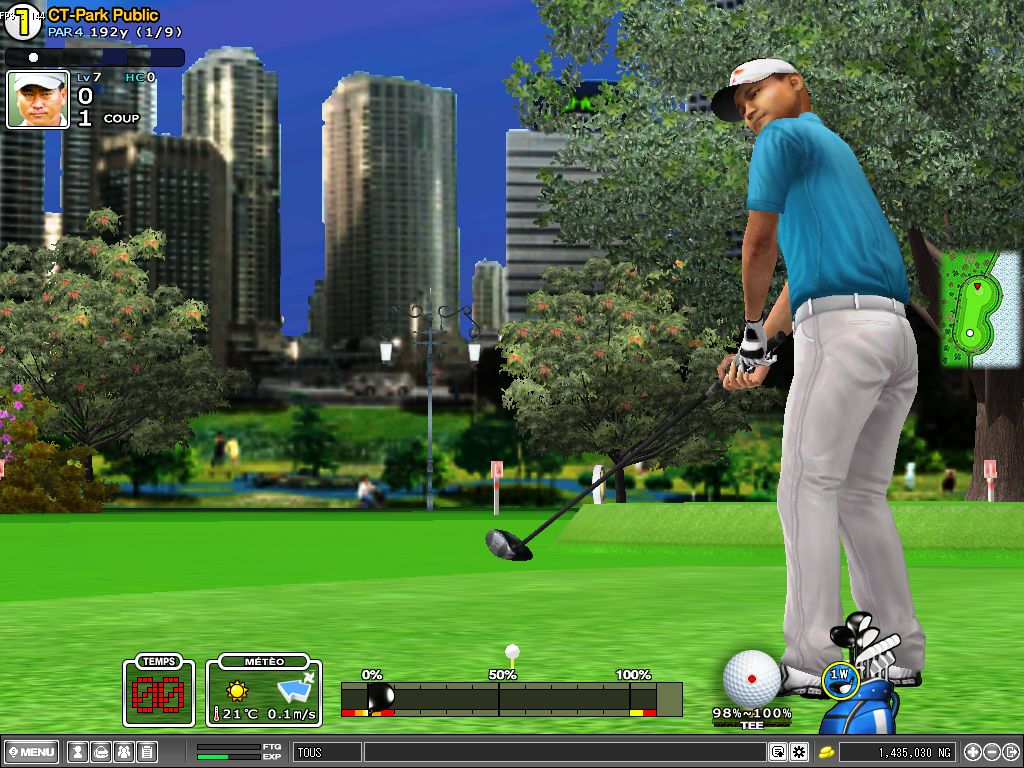
Task: Open the TOUS chat channel selector
Action: pyautogui.click(x=327, y=752)
